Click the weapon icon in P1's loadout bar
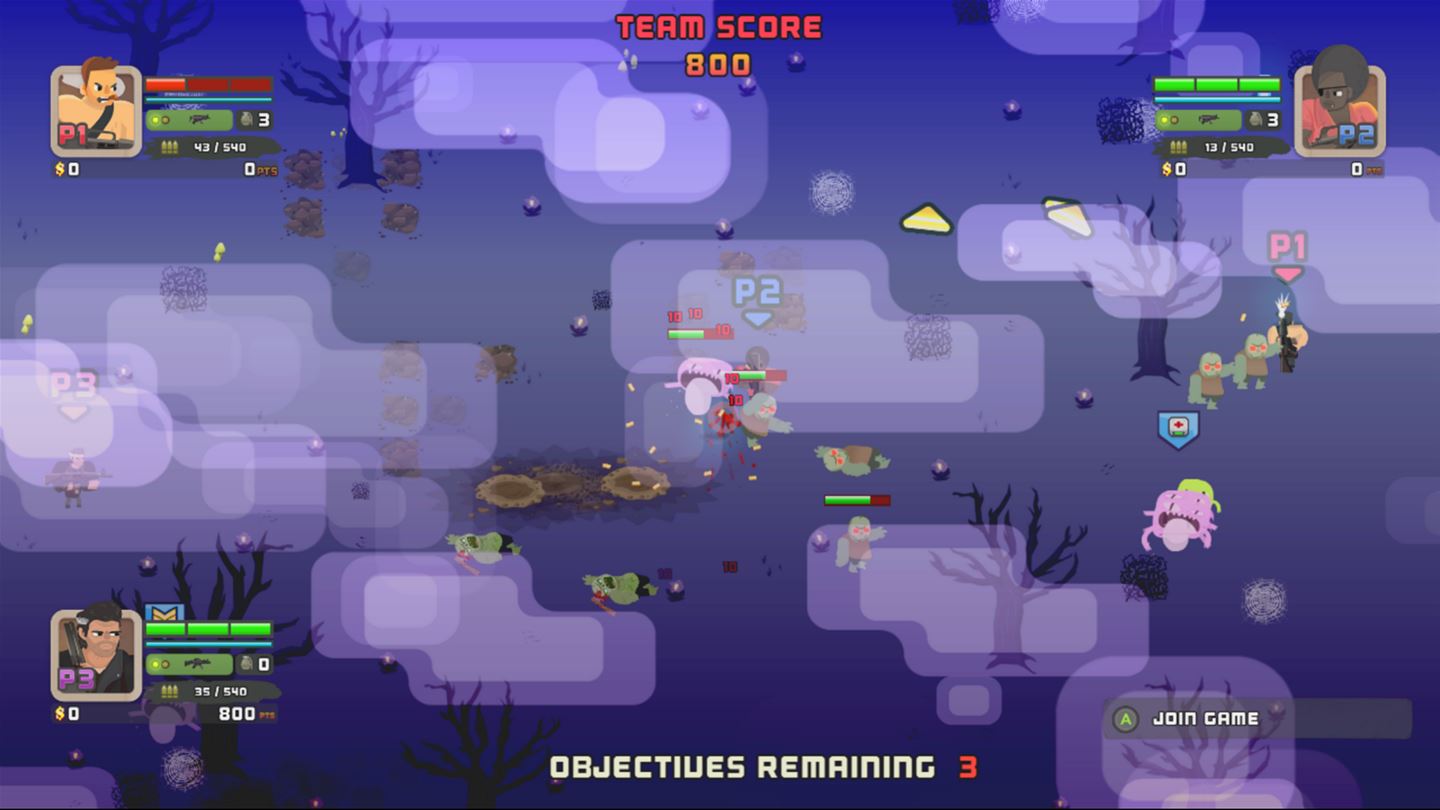This screenshot has height=810, width=1440. [199, 119]
